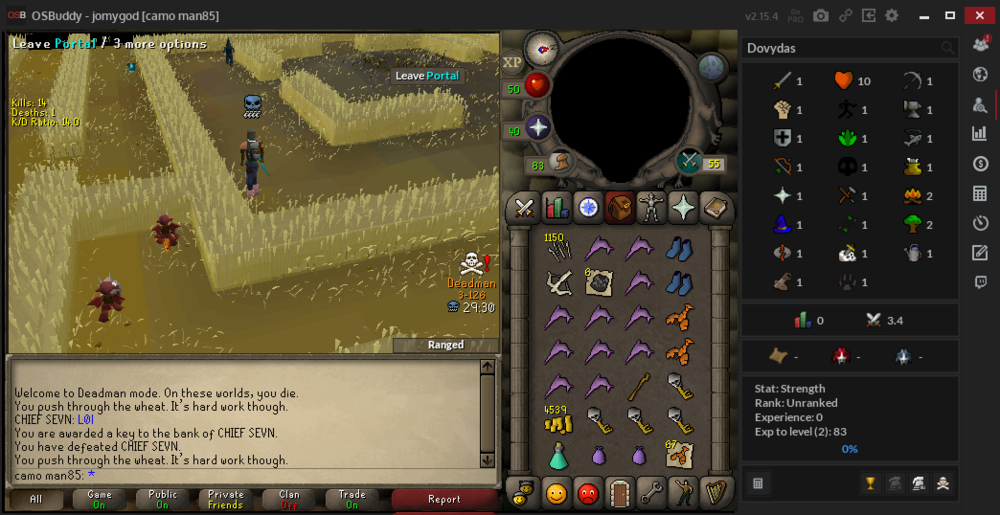Toggle the run energy boot orb
Image resolution: width=1000 pixels, height=515 pixels.
(x=561, y=162)
